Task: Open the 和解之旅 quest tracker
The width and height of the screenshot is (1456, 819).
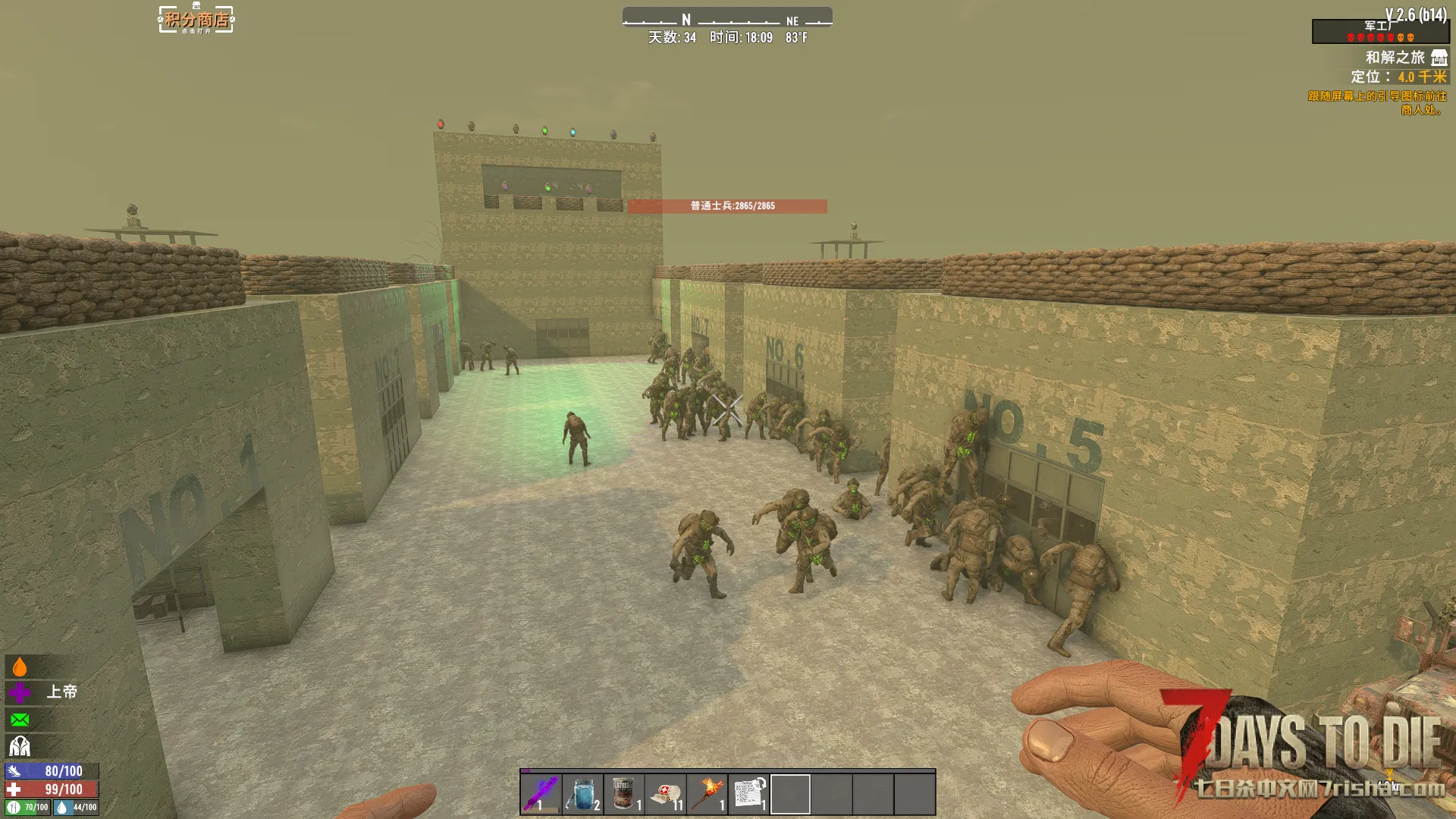Action: coord(1395,58)
